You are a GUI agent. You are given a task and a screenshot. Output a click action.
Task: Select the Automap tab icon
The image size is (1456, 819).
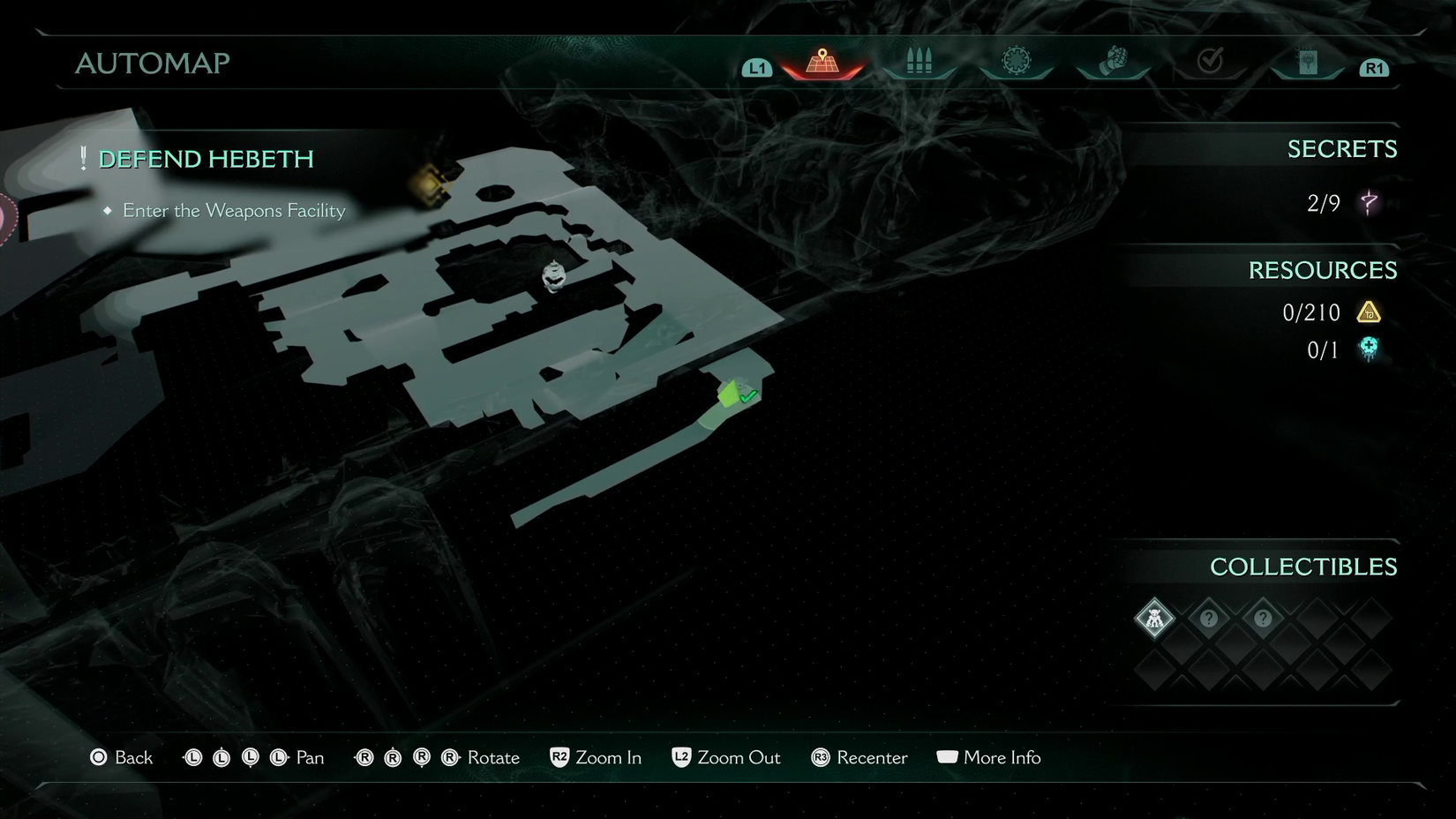822,60
